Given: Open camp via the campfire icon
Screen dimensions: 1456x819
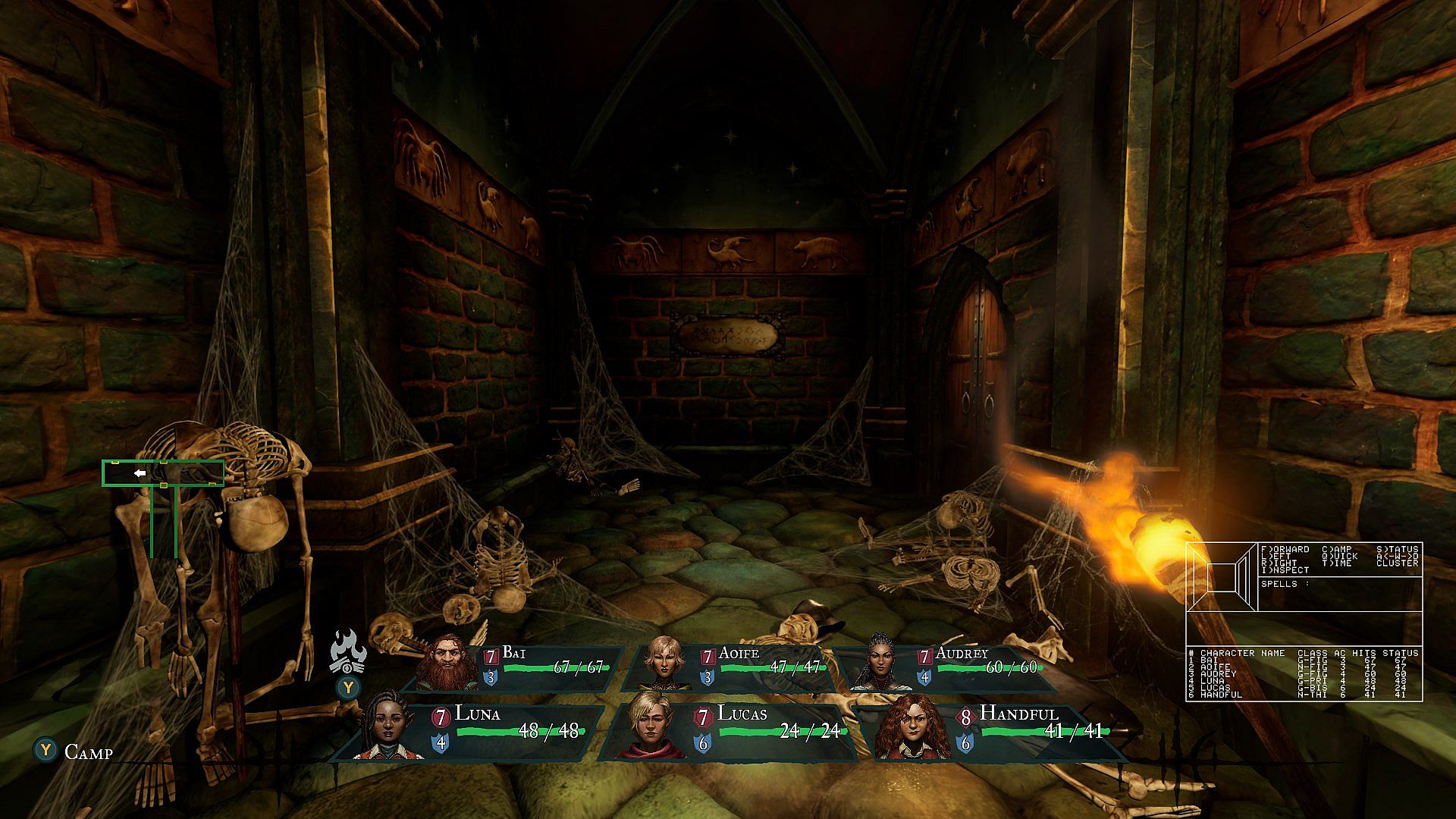Looking at the screenshot, I should pos(348,654).
